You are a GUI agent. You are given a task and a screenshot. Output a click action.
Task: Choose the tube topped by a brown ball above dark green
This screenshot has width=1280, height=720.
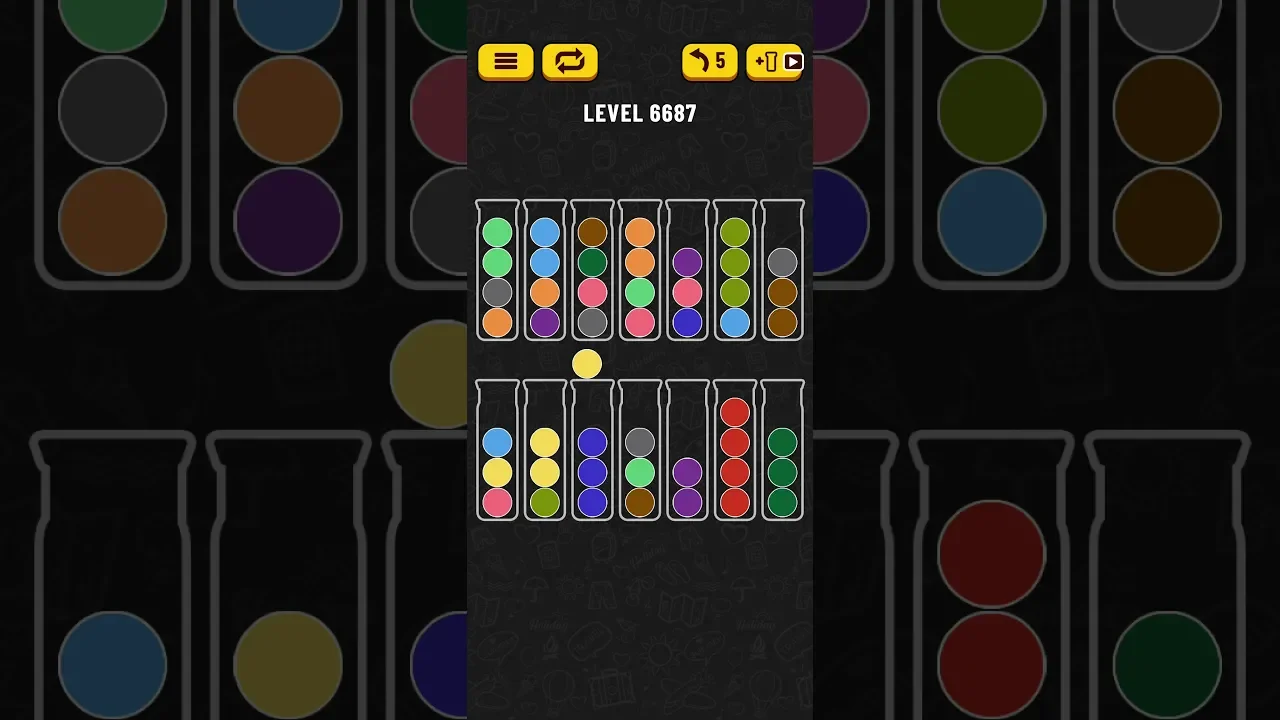point(593,272)
